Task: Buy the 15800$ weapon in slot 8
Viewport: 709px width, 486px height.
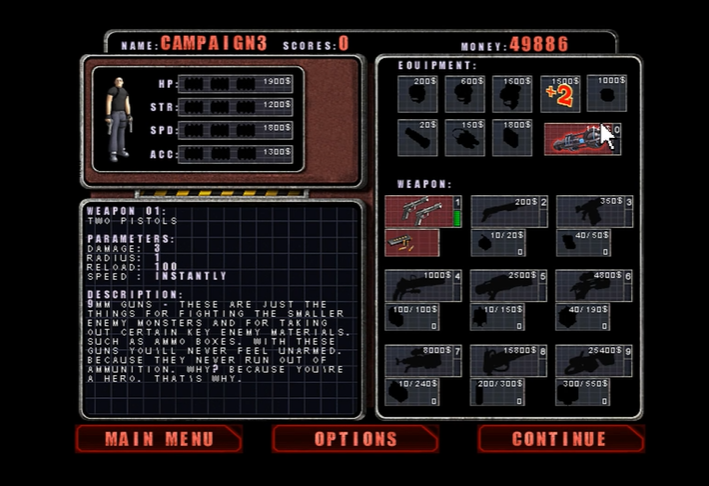Action: click(x=508, y=359)
